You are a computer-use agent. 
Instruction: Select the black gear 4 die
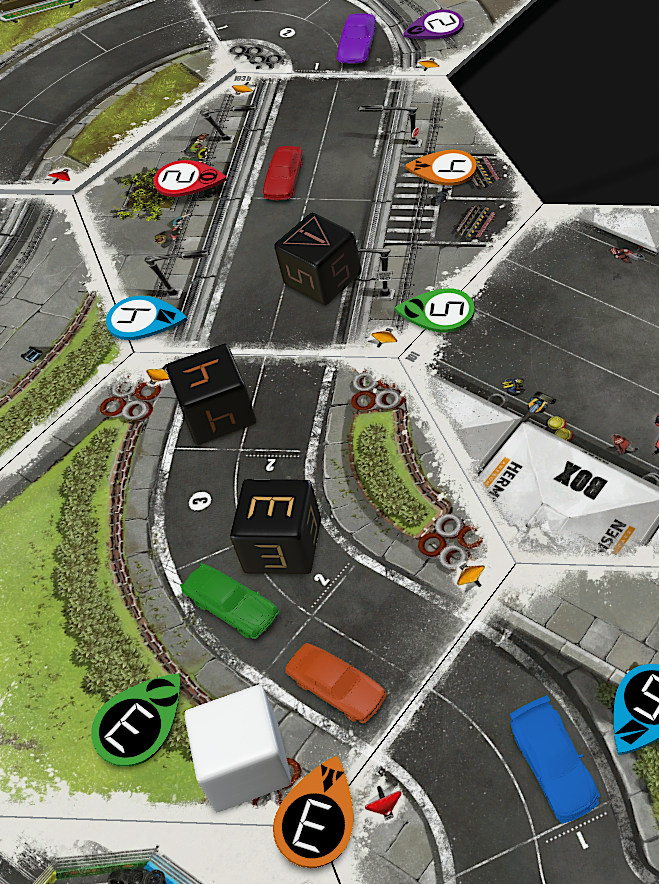point(210,393)
